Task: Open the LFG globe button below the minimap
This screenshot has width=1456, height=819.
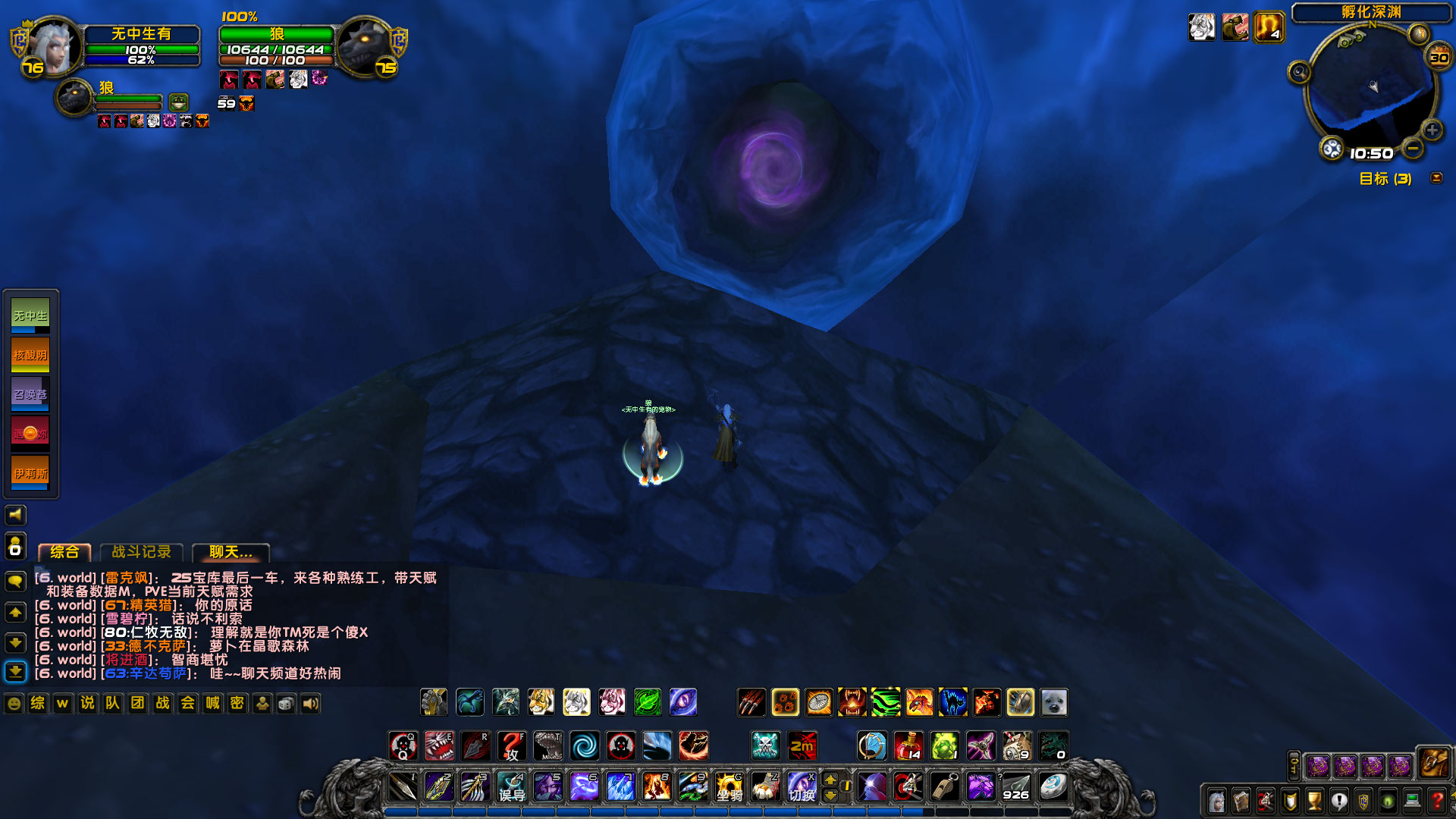Action: [1332, 148]
